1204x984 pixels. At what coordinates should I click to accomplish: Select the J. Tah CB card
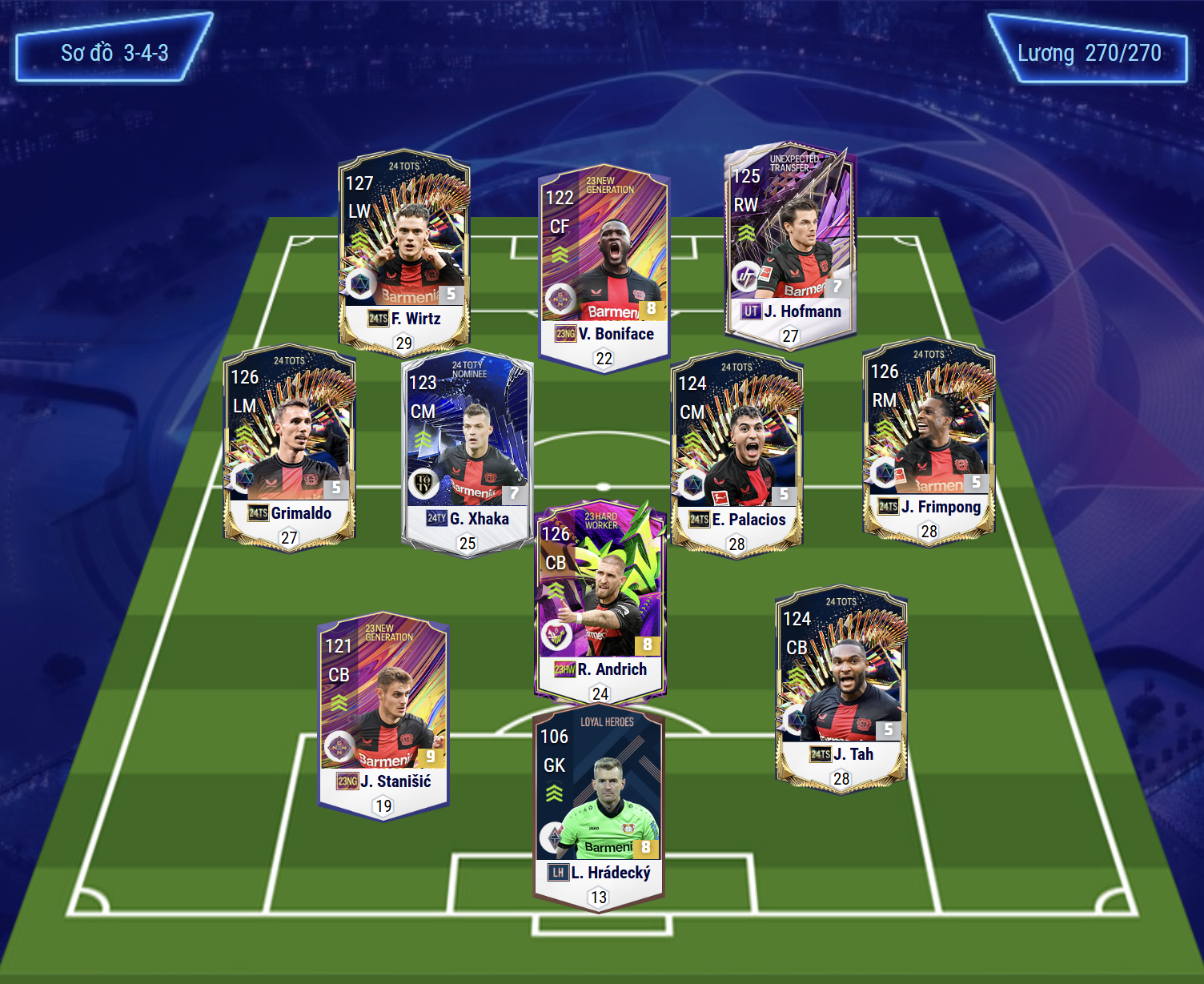coord(841,687)
